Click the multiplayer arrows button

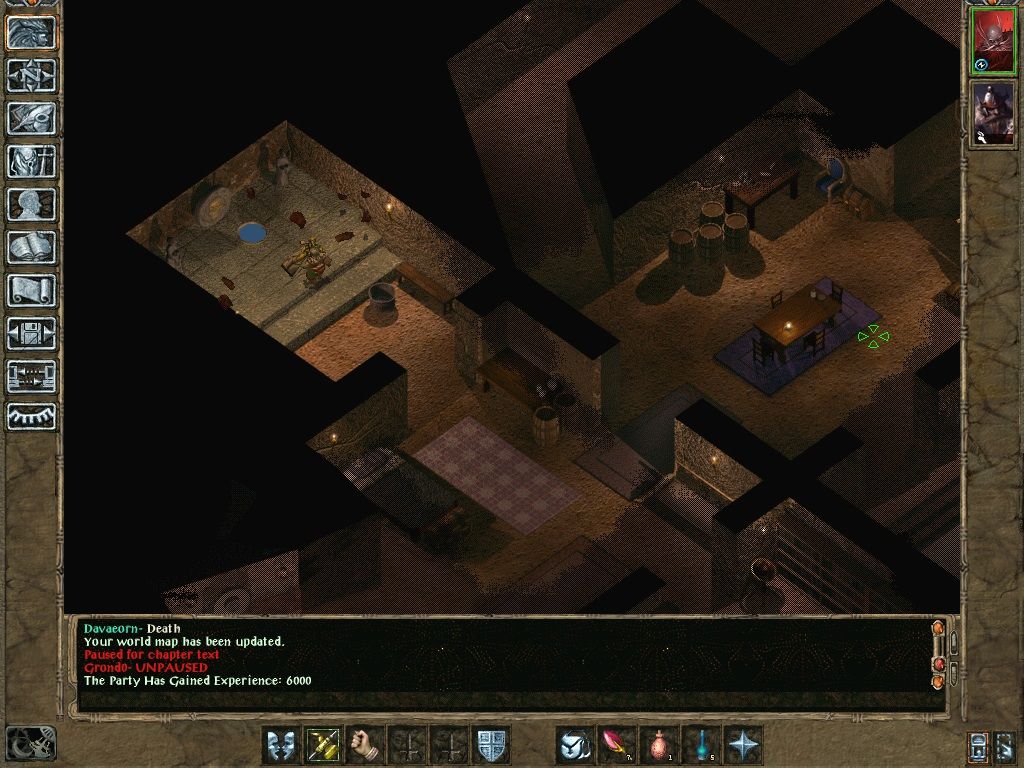click(32, 376)
